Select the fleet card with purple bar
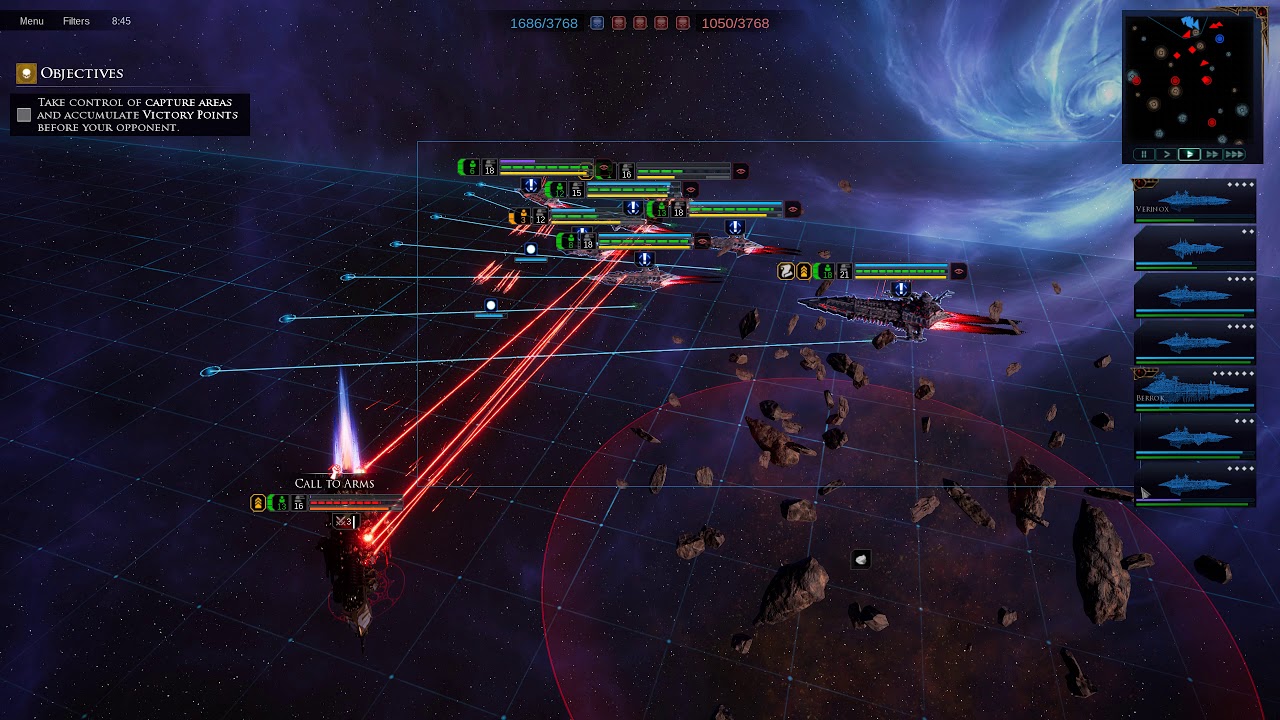This screenshot has width=1280, height=720. click(x=1195, y=484)
